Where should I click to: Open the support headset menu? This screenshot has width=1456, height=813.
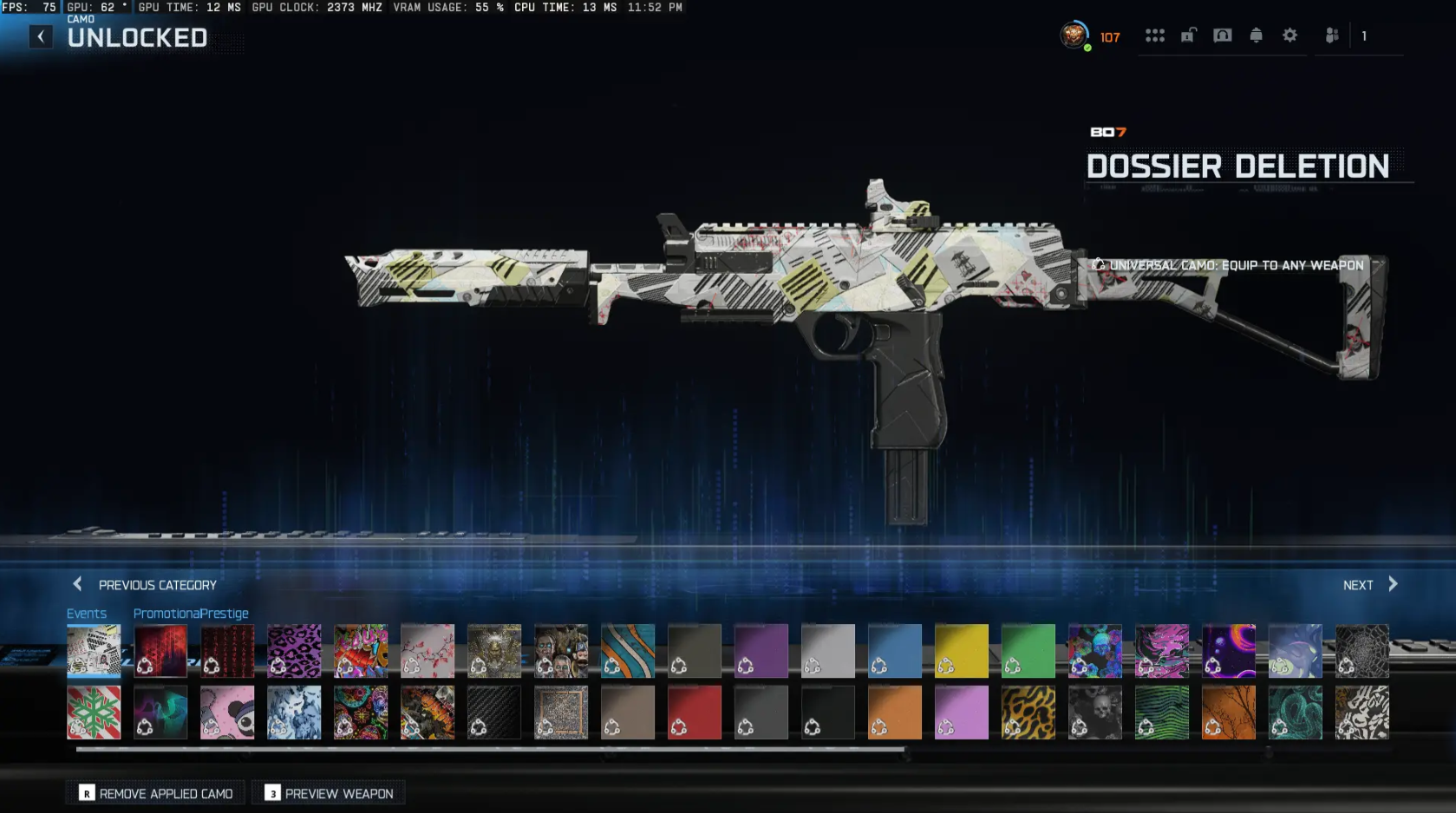(1222, 36)
